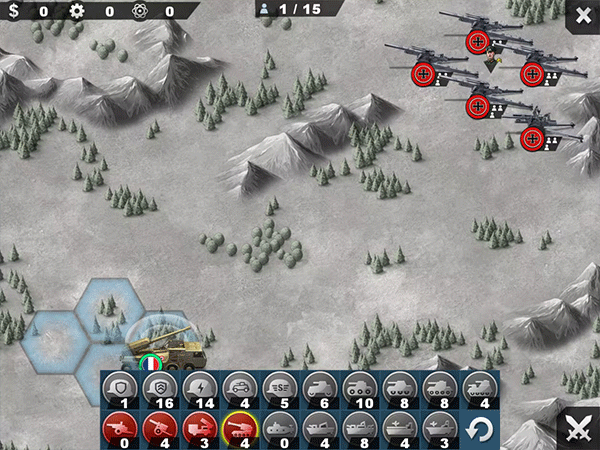Select the lightning helmet unit with 14
Image resolution: width=600 pixels, height=450 pixels.
click(x=199, y=387)
